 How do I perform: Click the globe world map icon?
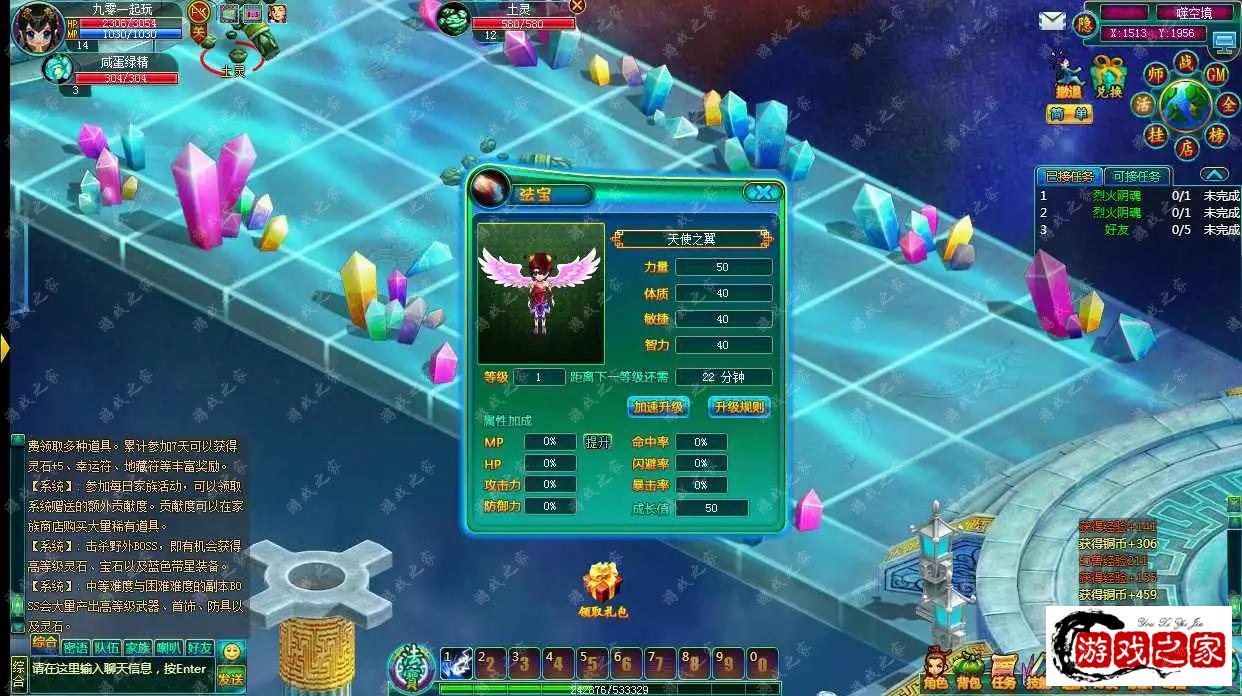pos(1185,104)
